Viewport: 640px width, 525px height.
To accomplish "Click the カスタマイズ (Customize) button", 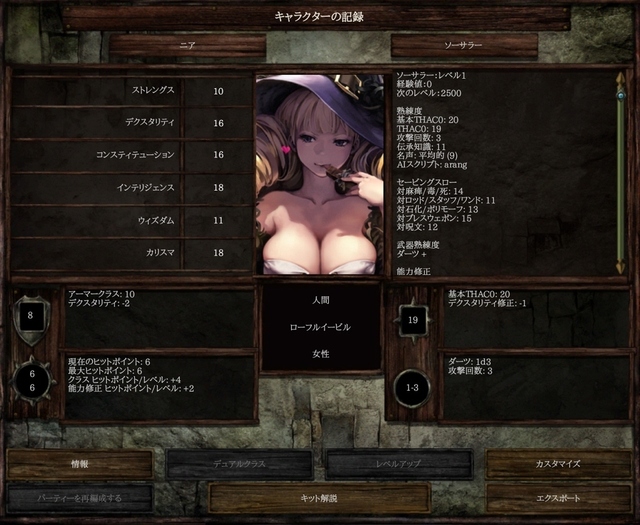I will 558,464.
